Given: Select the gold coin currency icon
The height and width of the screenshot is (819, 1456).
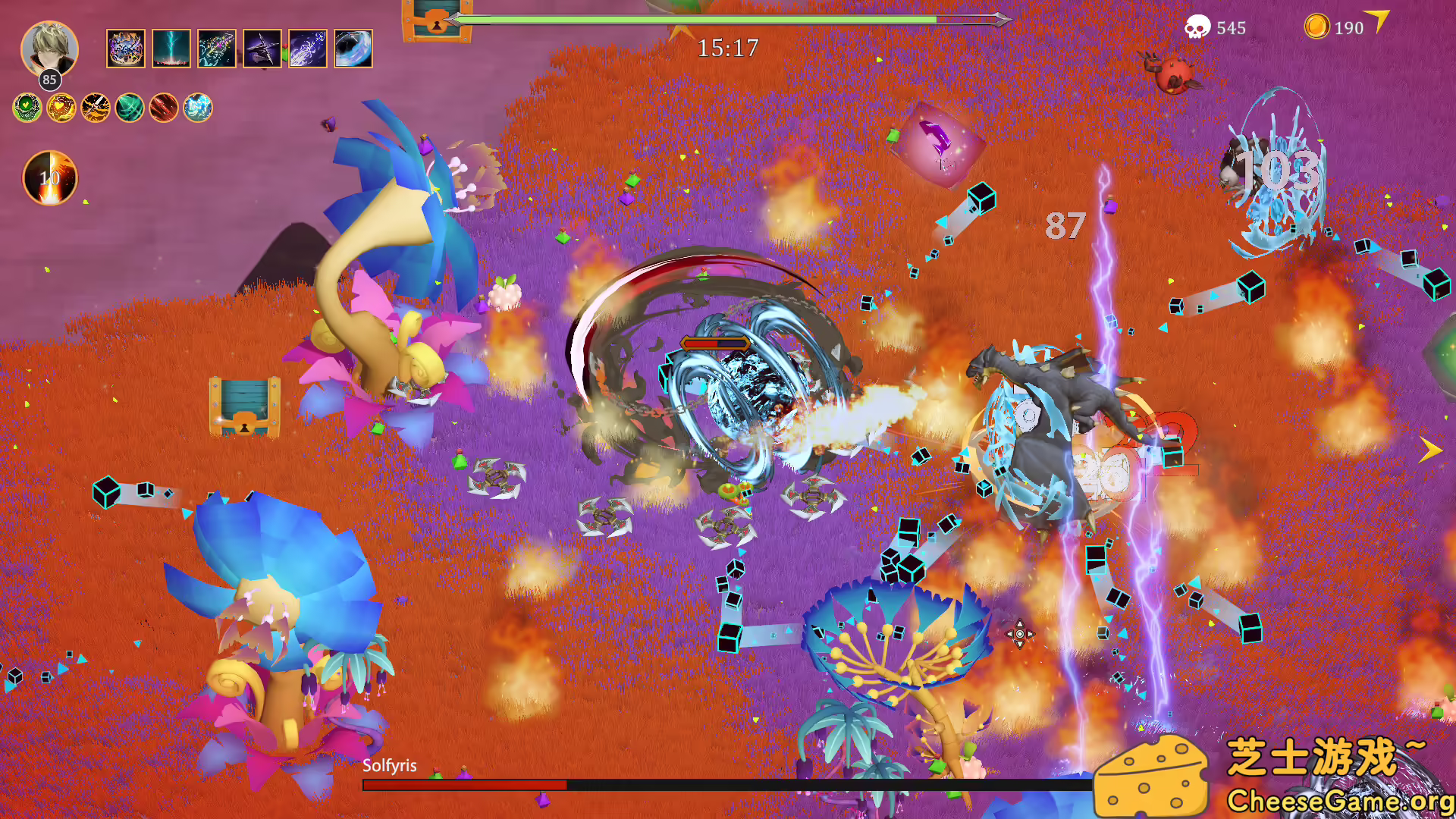Looking at the screenshot, I should click(1317, 27).
